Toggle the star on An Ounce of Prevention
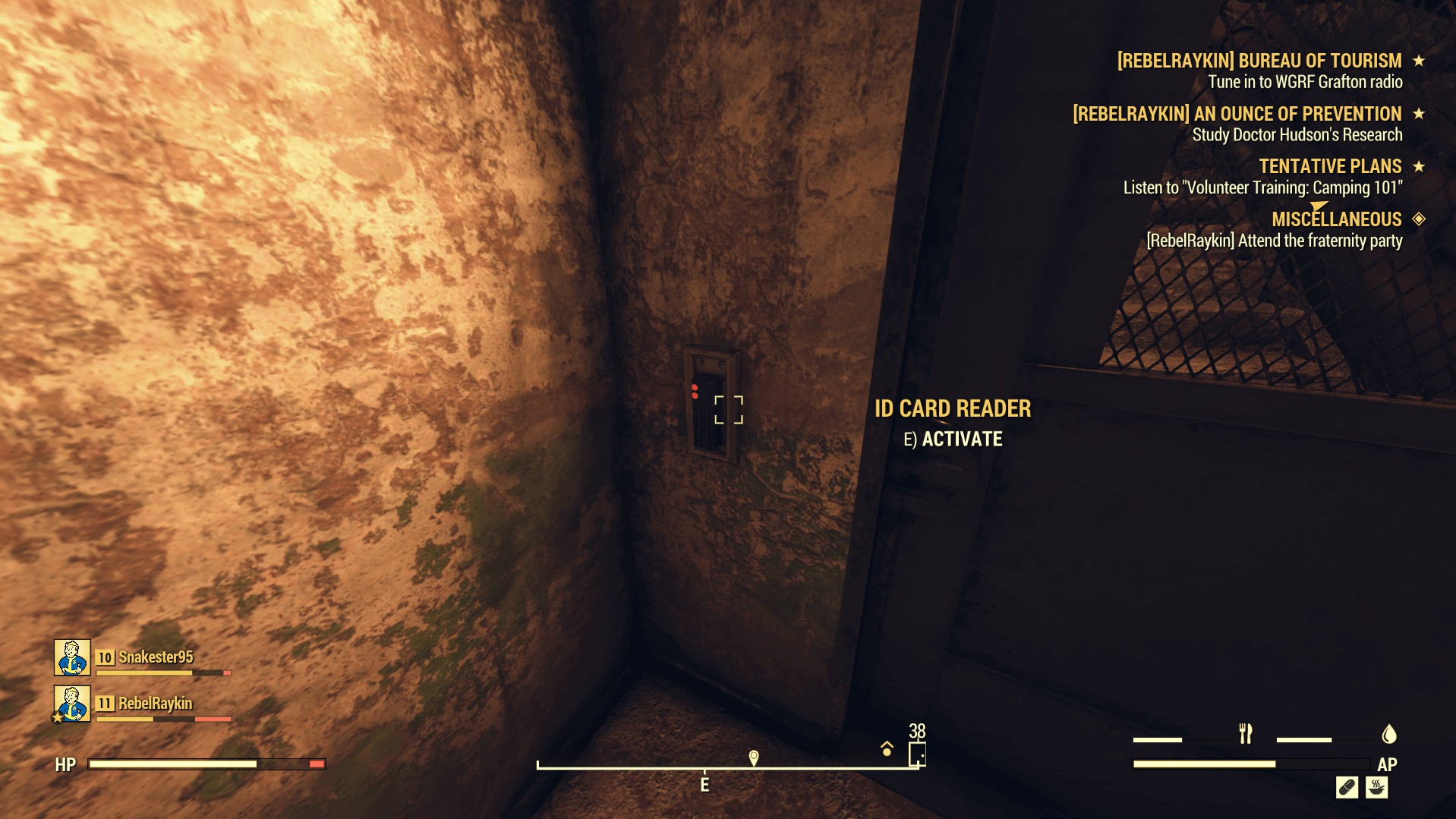Screen dimensions: 1456x819 click(1418, 114)
